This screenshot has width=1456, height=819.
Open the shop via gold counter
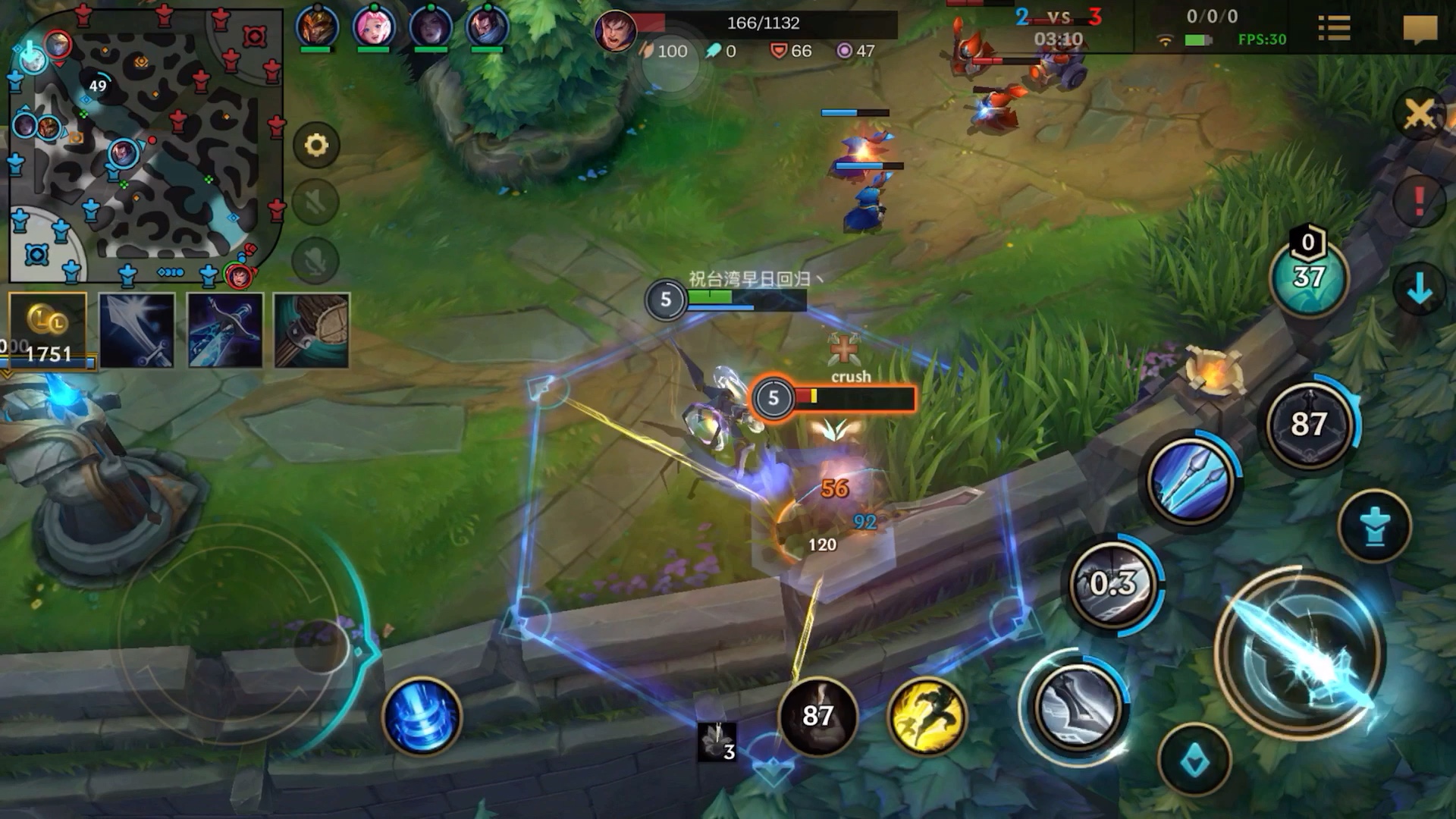(48, 331)
